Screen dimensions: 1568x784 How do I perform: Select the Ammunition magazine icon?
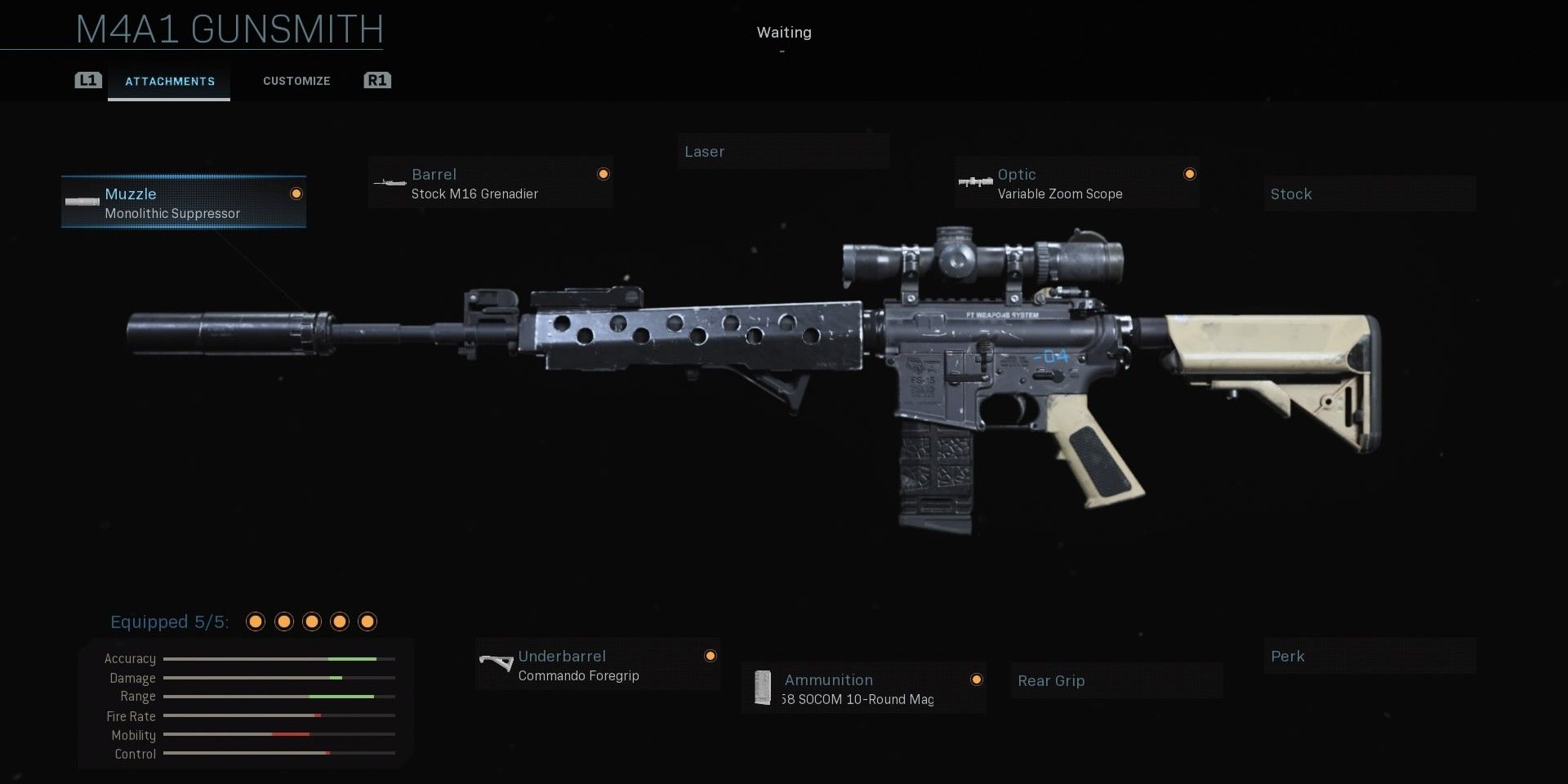tap(763, 688)
